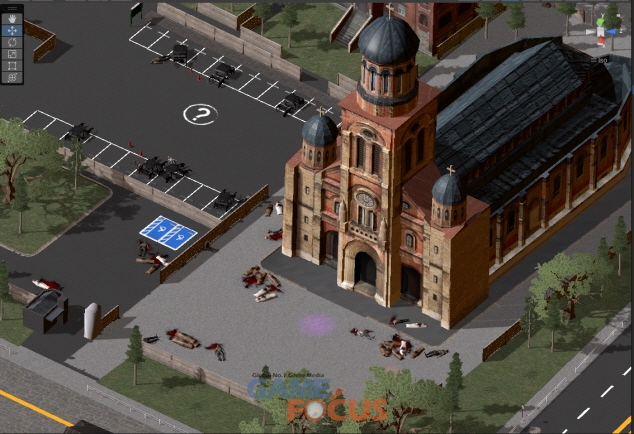634x434 pixels.
Task: Select the scale tool
Action: point(13,53)
